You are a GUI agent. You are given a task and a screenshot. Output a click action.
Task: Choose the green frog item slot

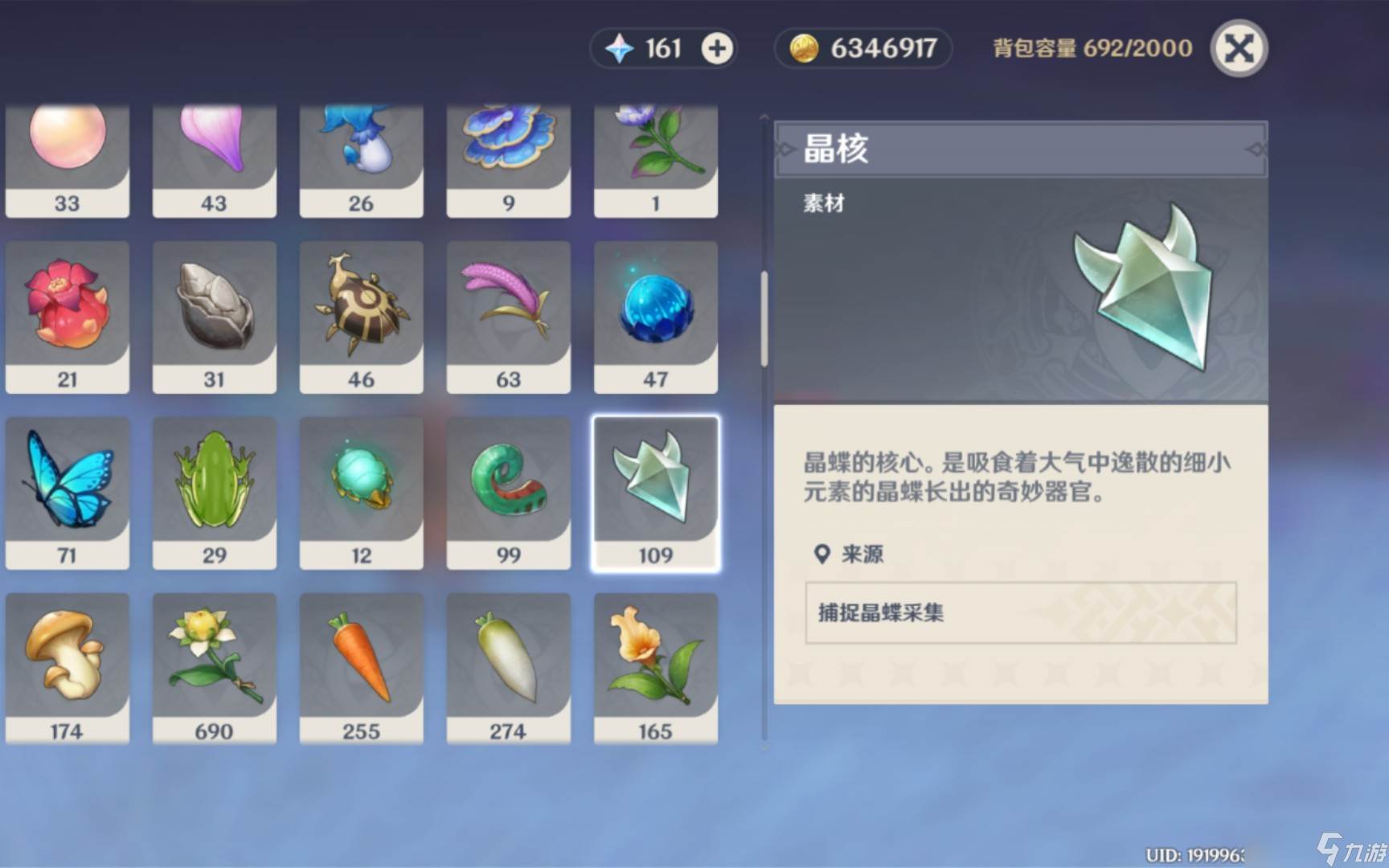(x=214, y=492)
